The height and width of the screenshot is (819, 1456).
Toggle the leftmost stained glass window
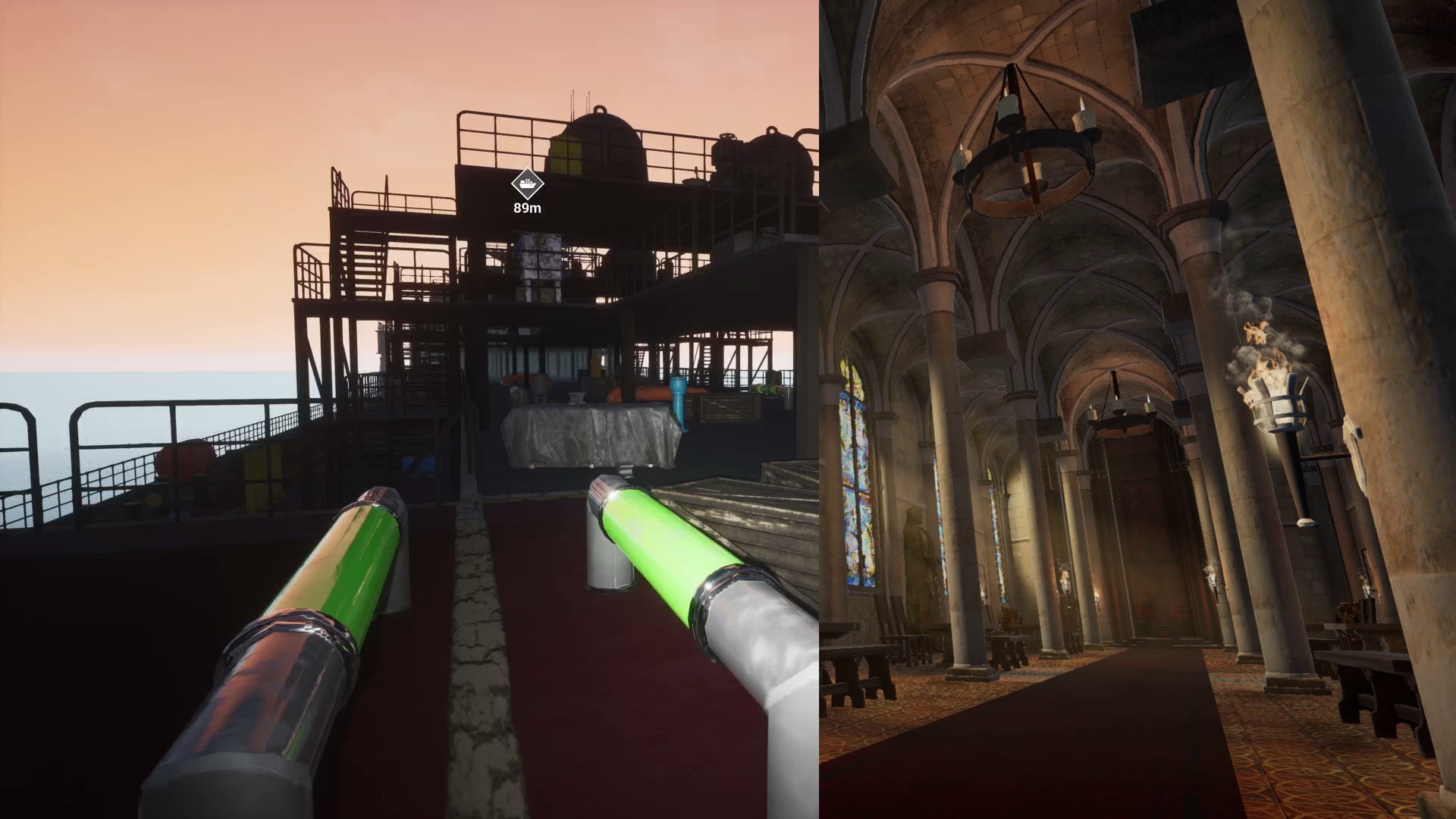pos(857,463)
